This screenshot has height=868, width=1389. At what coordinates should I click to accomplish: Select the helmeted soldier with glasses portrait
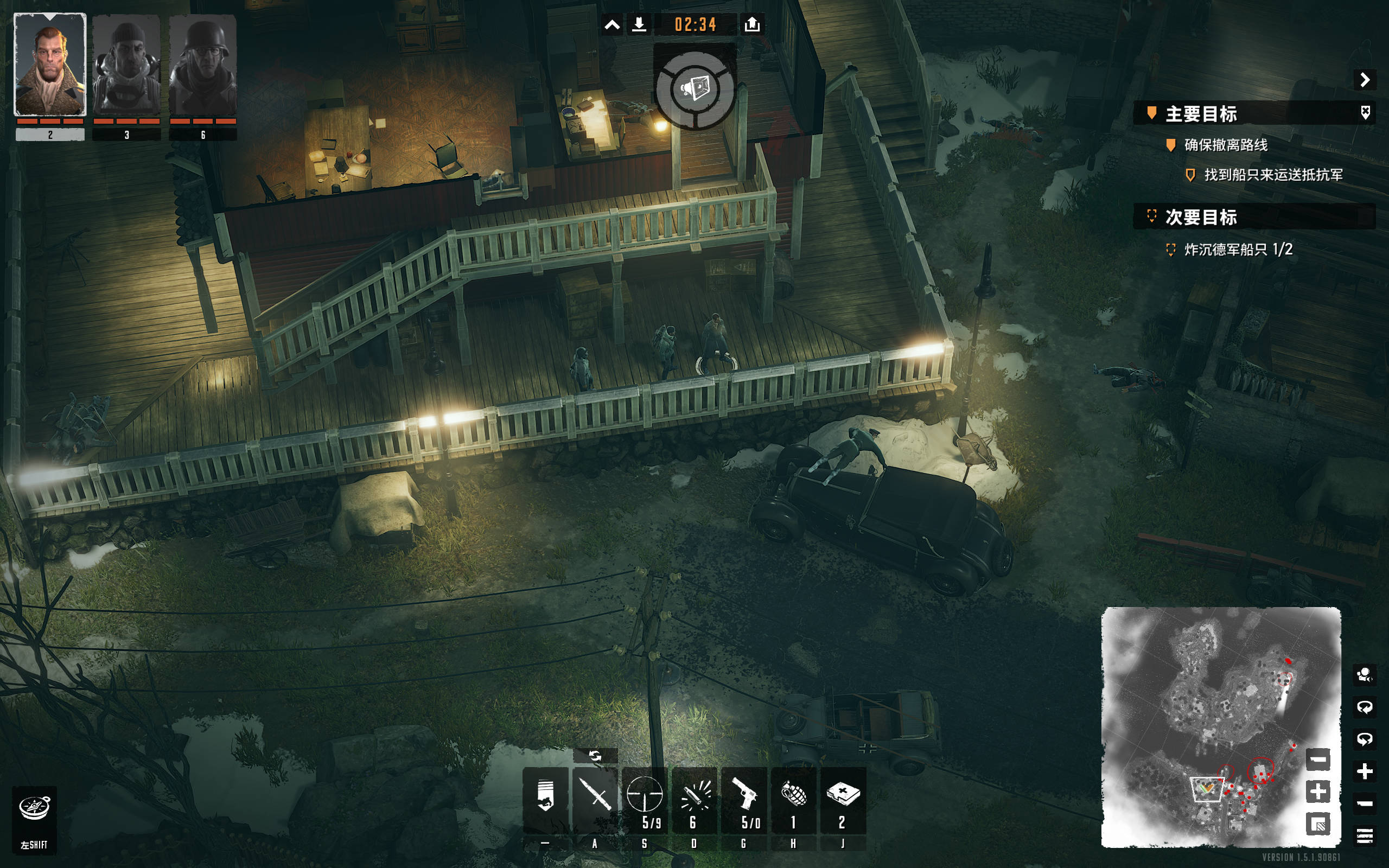(202, 65)
